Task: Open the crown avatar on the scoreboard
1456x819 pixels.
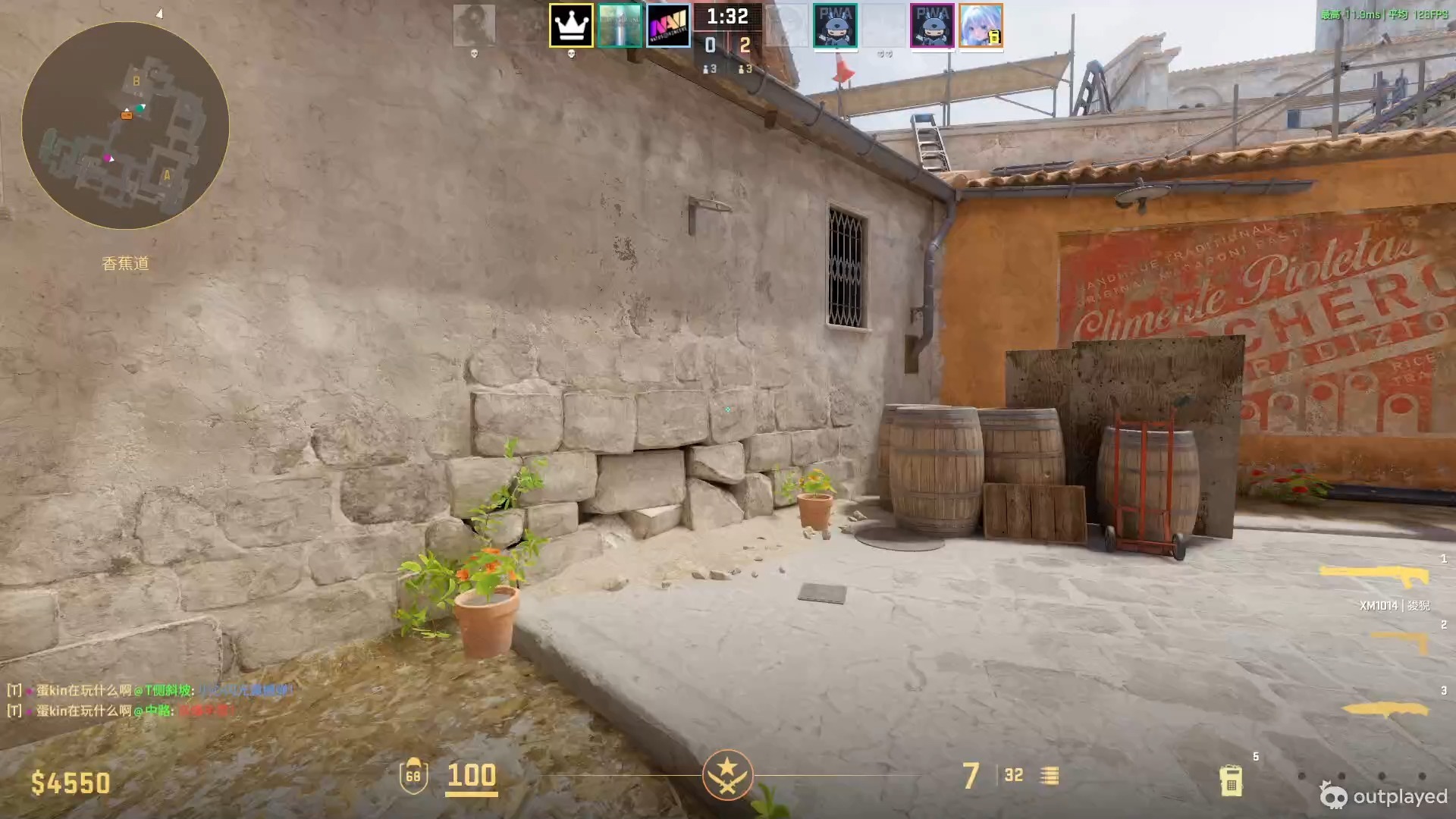Action: 571,27
